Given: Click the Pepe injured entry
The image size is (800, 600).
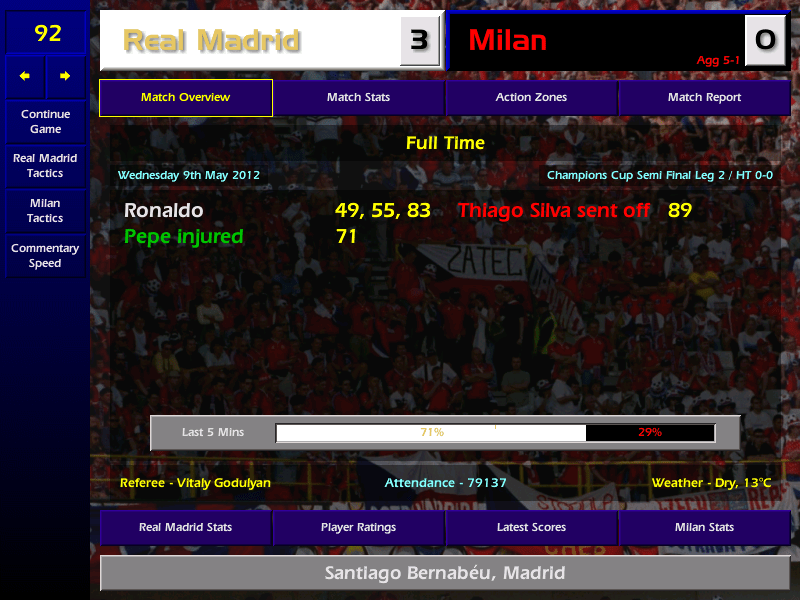Looking at the screenshot, I should tap(183, 237).
